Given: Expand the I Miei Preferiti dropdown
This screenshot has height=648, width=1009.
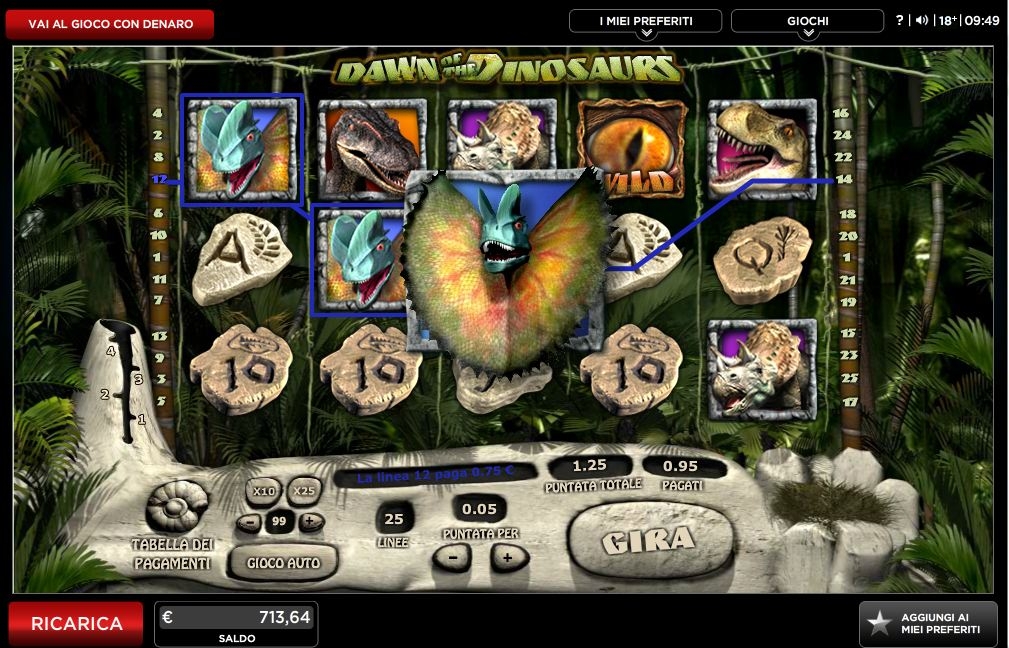Looking at the screenshot, I should [645, 22].
